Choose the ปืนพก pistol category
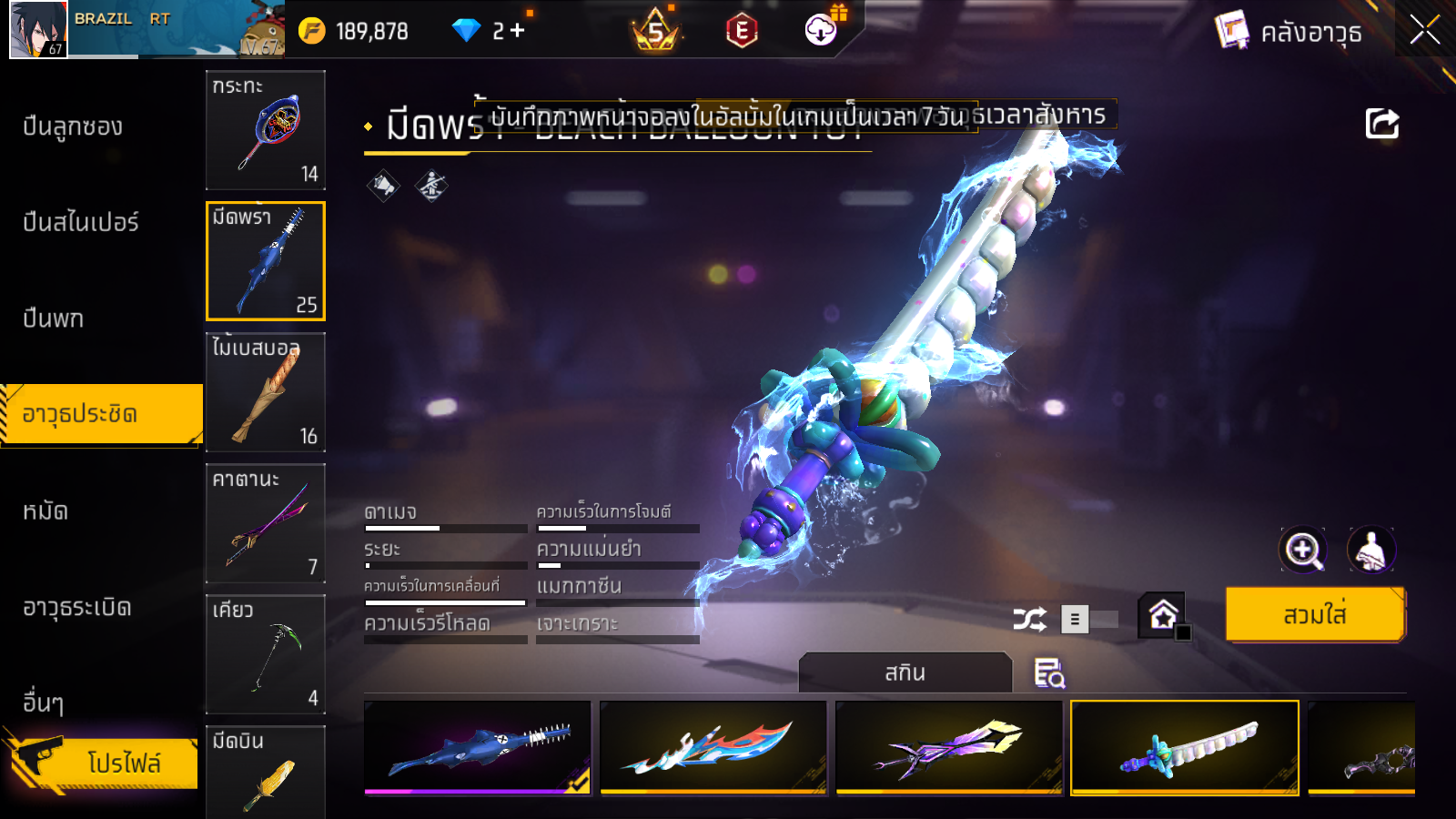This screenshot has width=1456, height=819. point(54,318)
